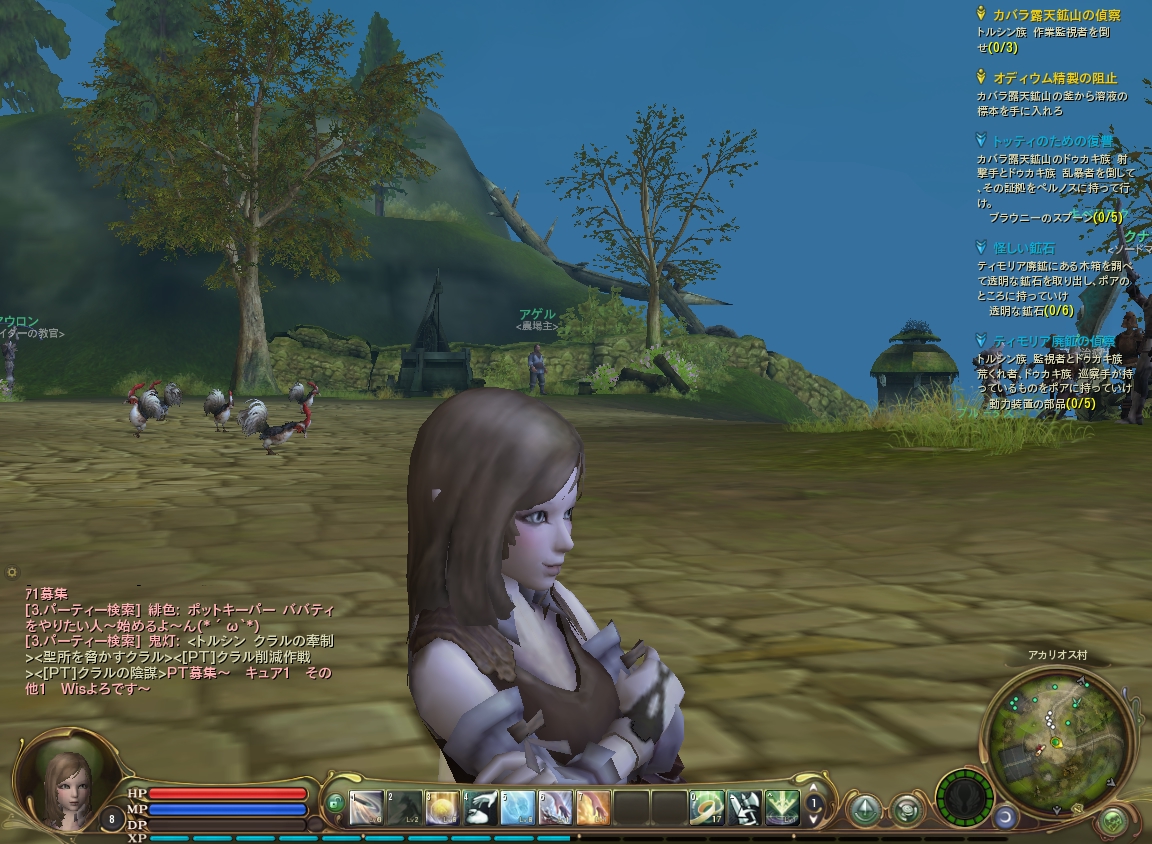Use the skill in hotbar slot 1
This screenshot has width=1152, height=844.
click(x=366, y=807)
